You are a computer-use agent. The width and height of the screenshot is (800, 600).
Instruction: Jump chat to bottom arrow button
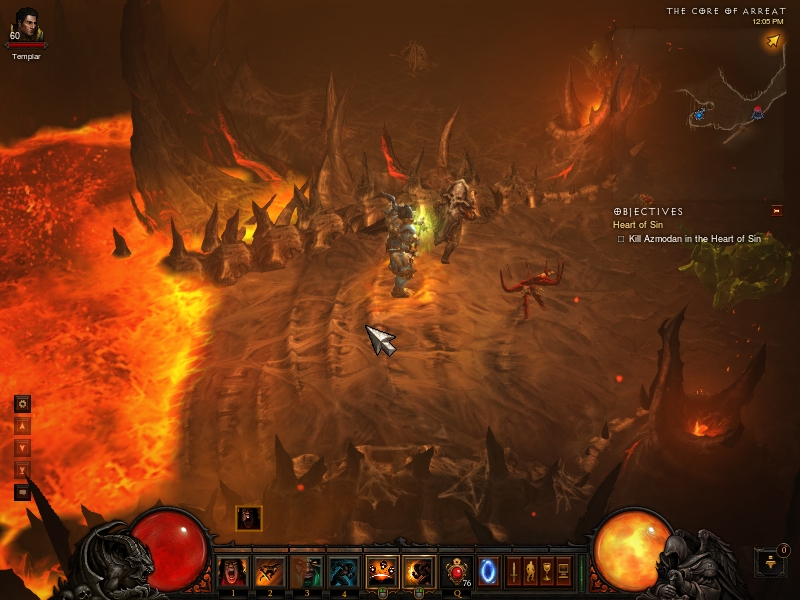pyautogui.click(x=22, y=470)
